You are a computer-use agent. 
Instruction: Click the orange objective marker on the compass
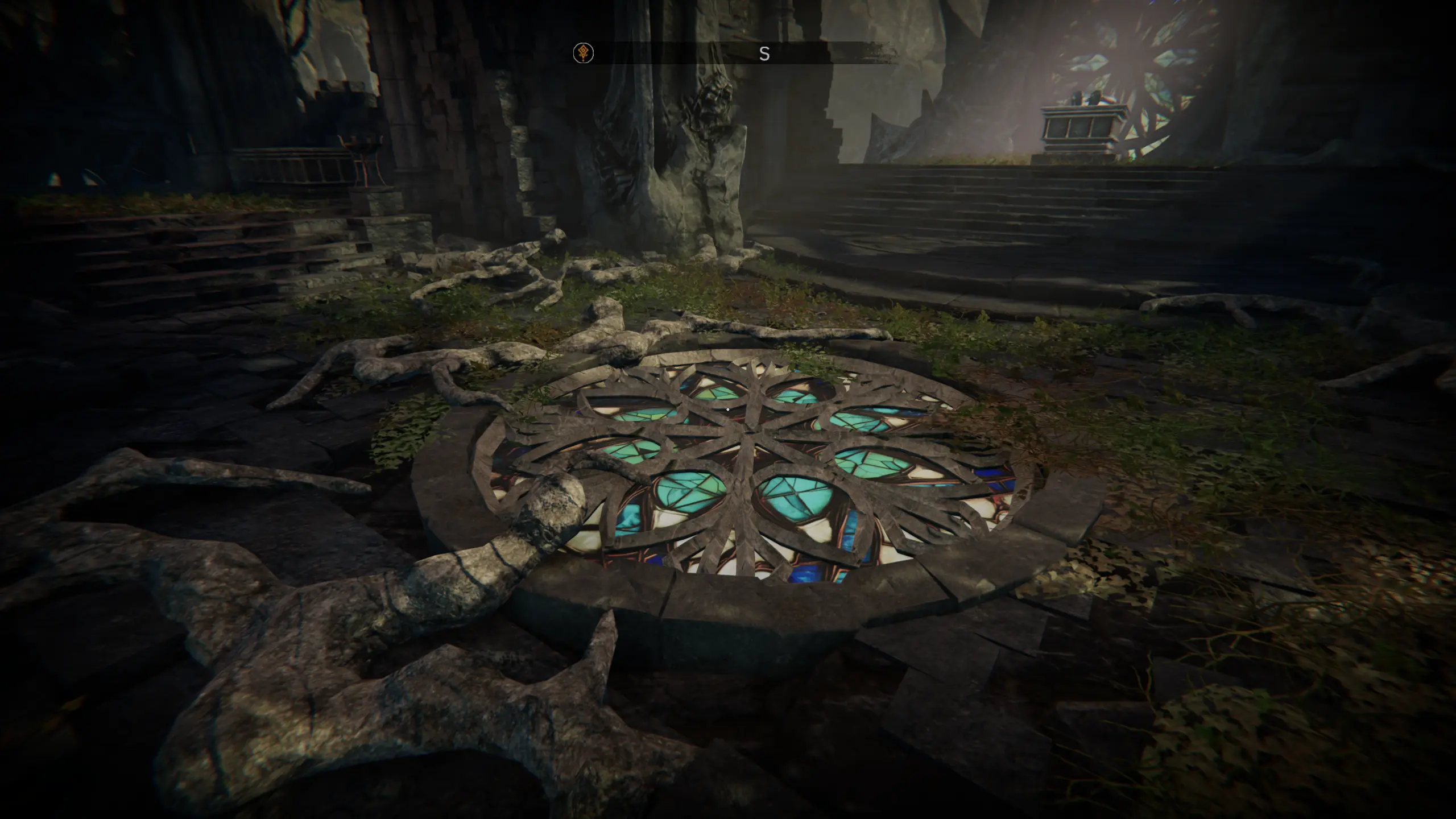(583, 53)
